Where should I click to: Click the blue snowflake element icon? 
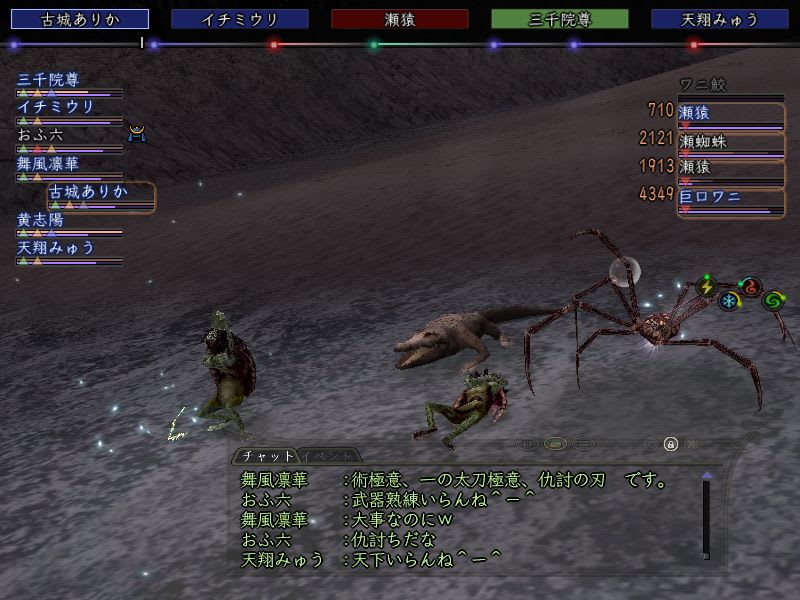pyautogui.click(x=730, y=301)
